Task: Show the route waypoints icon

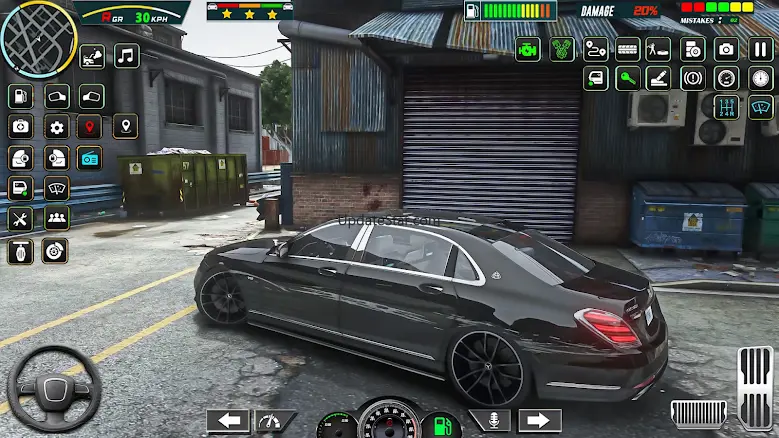Action: click(595, 49)
